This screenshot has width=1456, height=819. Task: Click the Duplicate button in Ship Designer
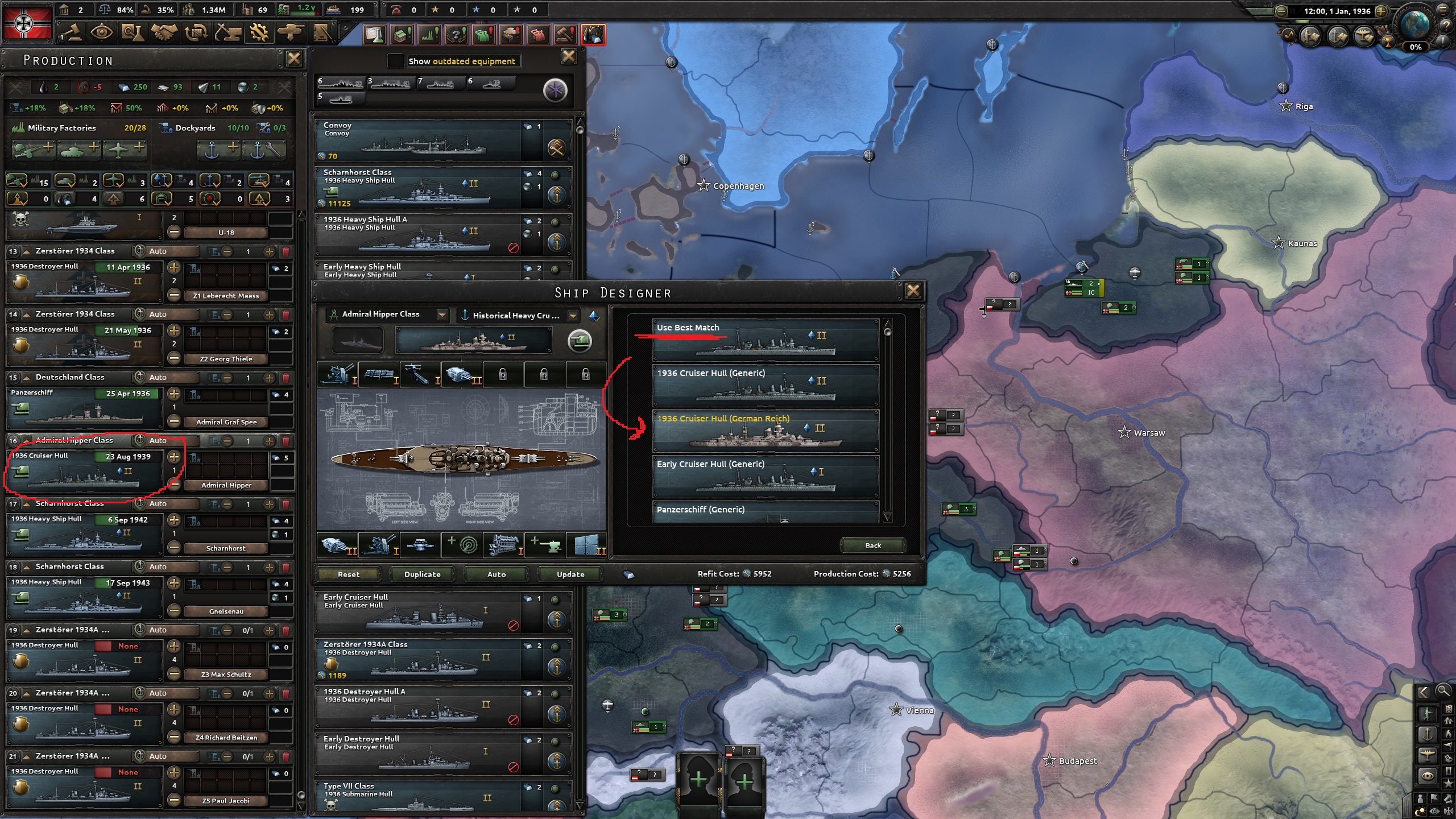click(421, 574)
